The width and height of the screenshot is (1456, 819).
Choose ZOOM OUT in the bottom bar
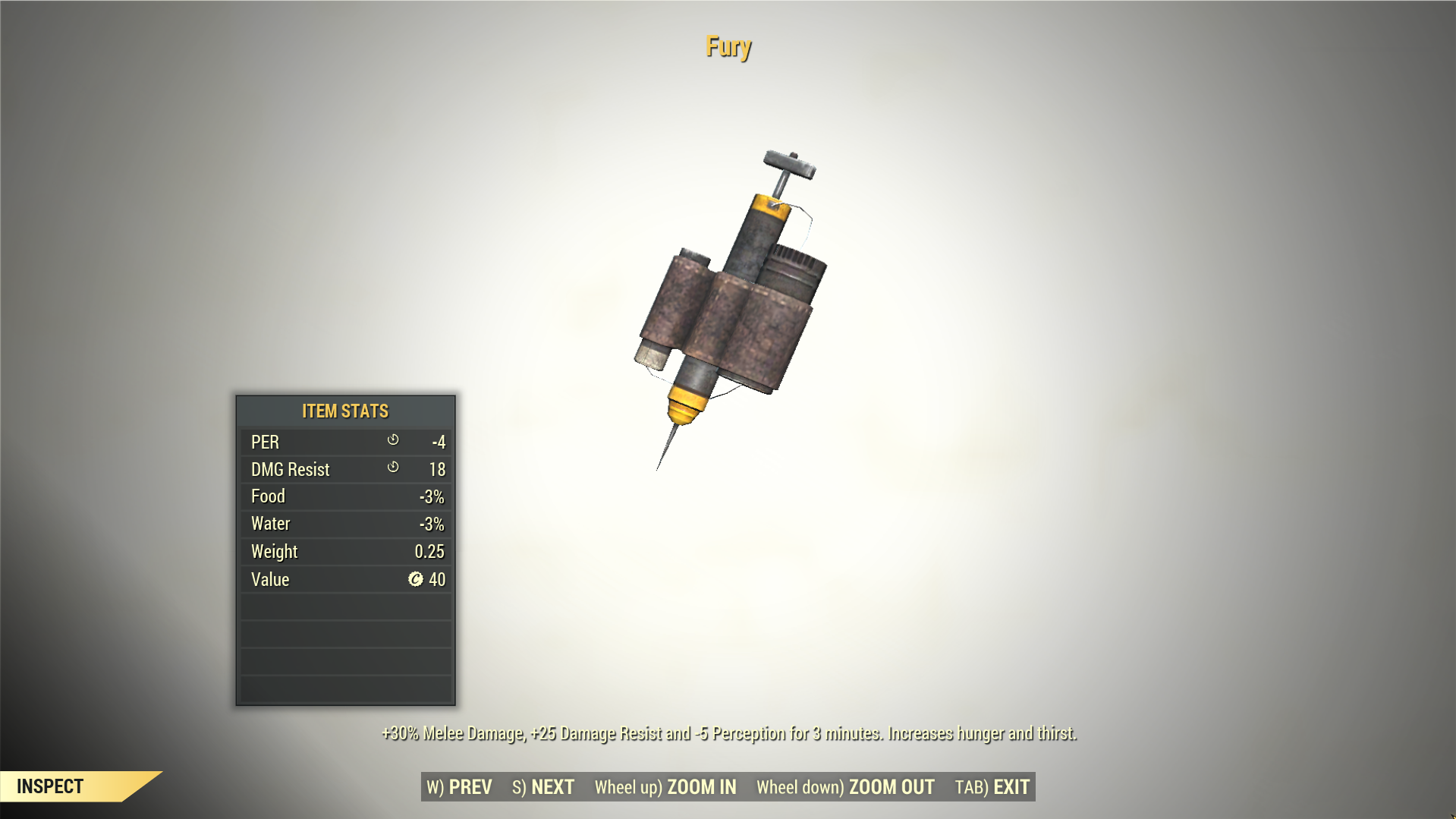(845, 787)
